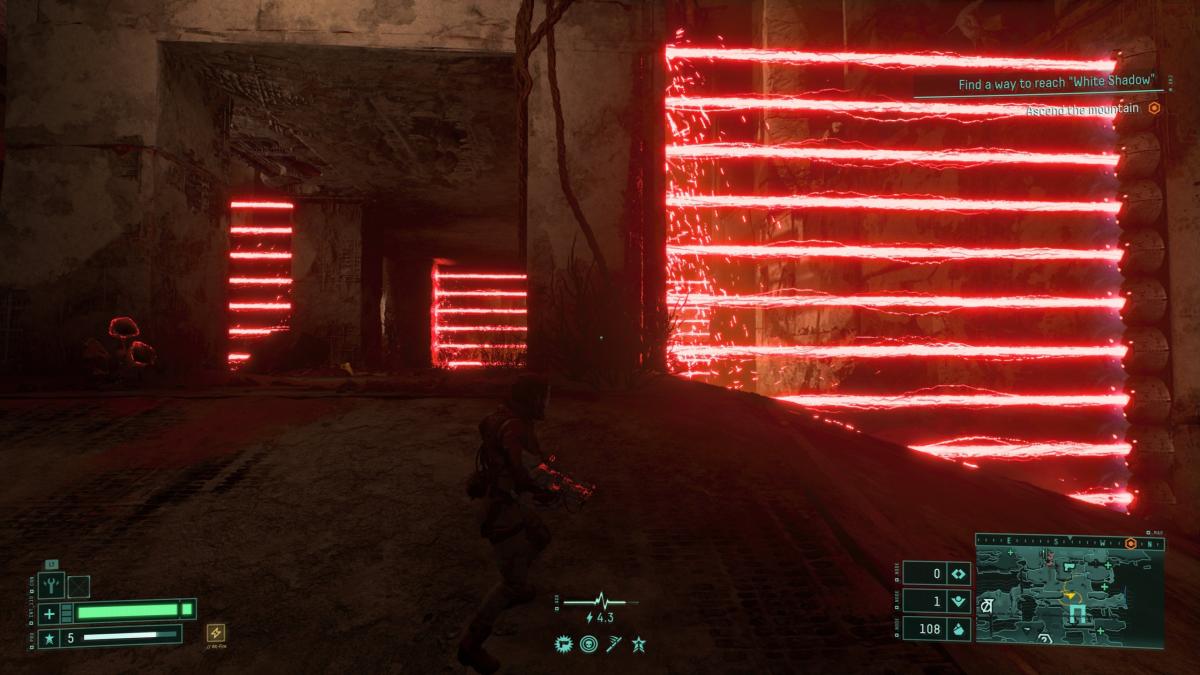
Task: Select the melee blade swipe icon
Action: pos(612,644)
